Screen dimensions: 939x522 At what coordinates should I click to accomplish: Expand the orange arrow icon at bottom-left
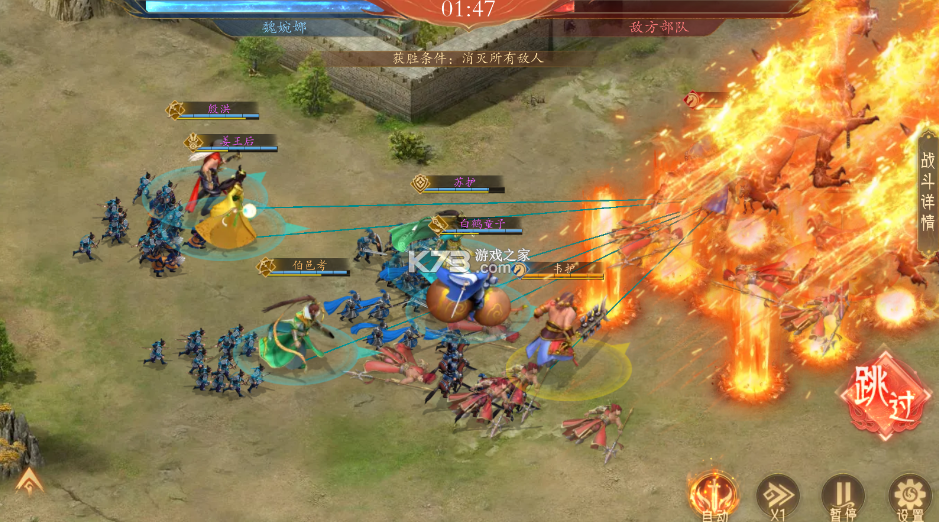(29, 483)
